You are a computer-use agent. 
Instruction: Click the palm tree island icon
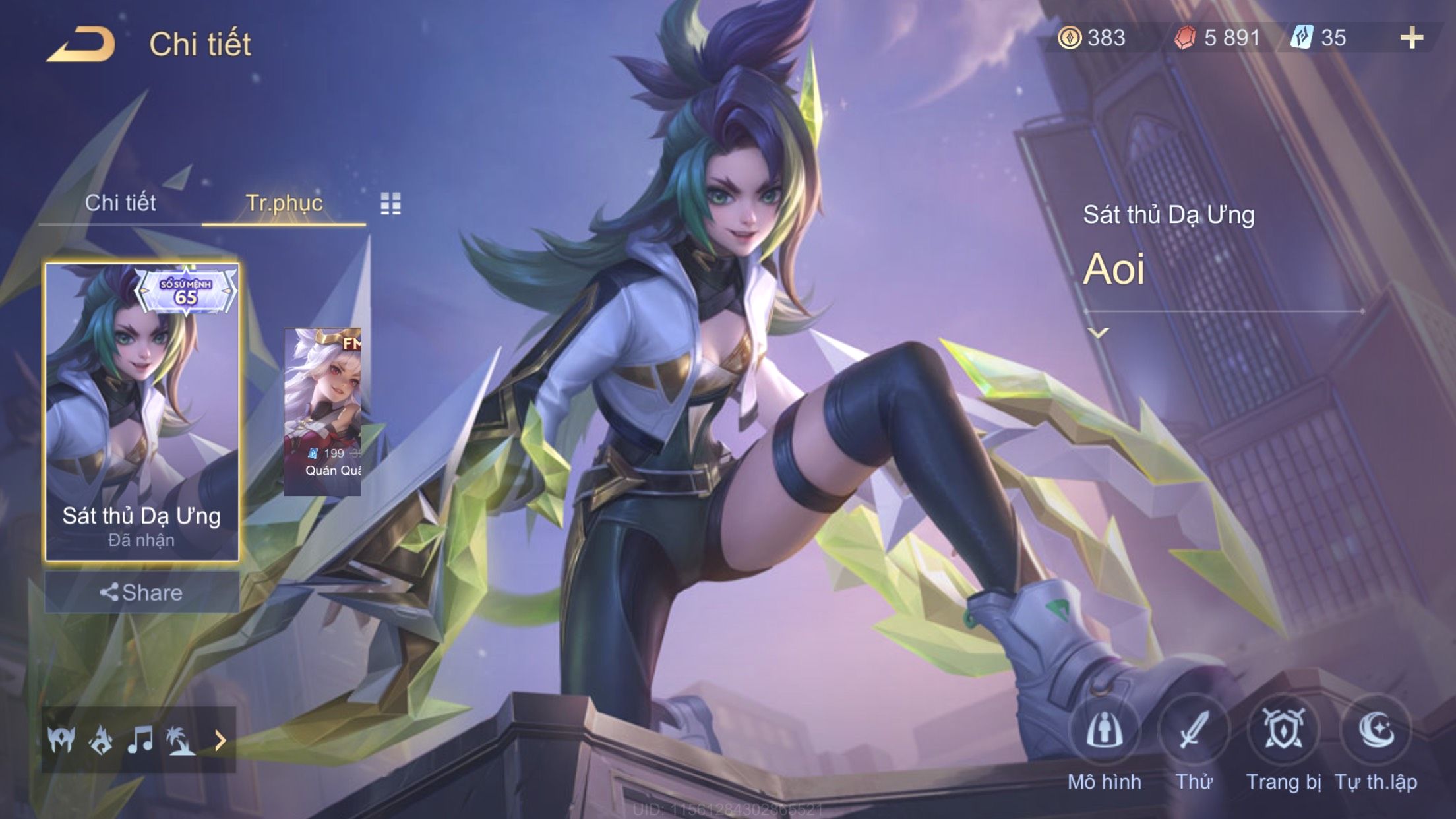coord(180,740)
